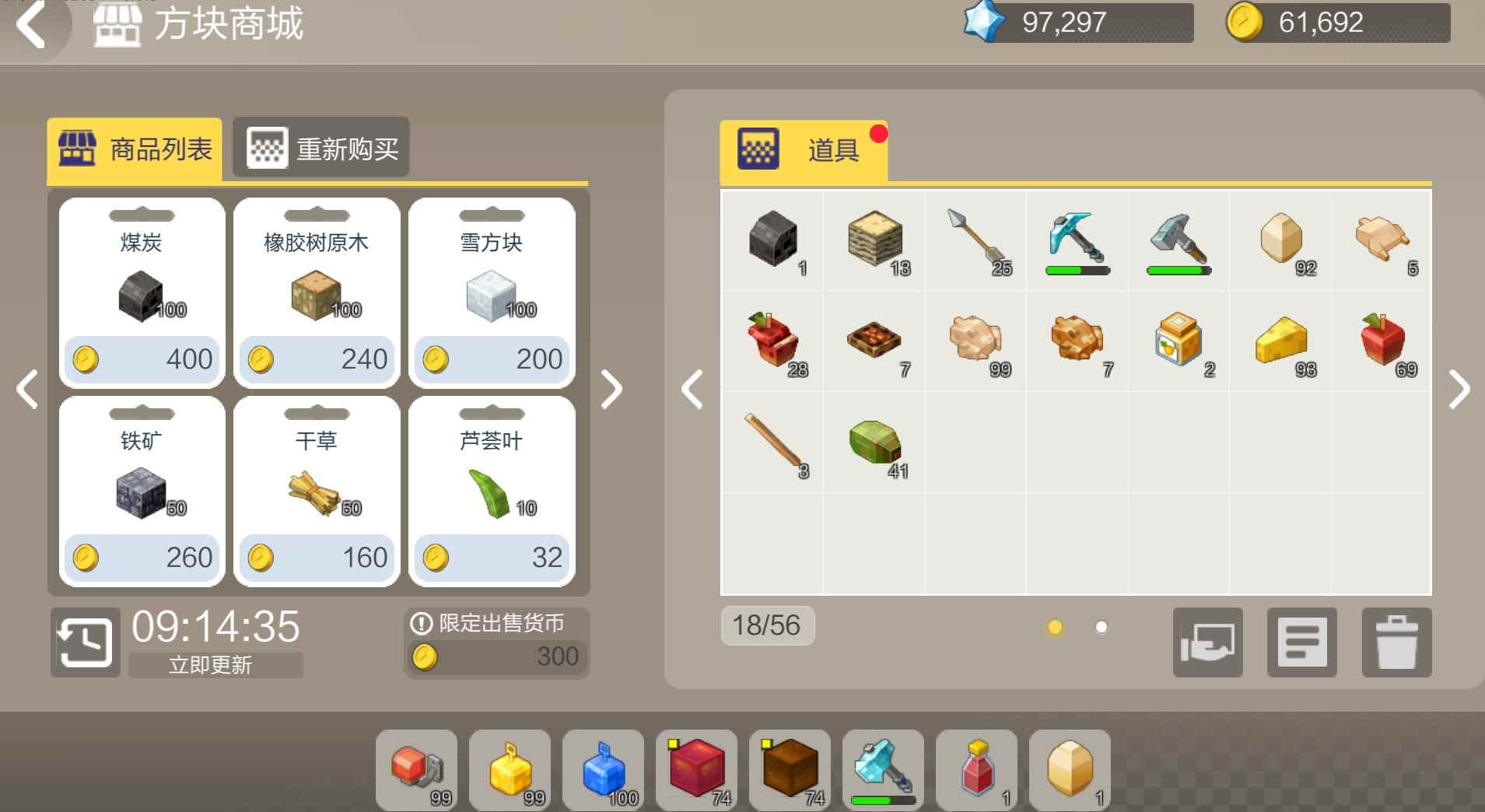Open the gift/exchange icon beside the page dots
The image size is (1485, 812).
coord(1208,643)
